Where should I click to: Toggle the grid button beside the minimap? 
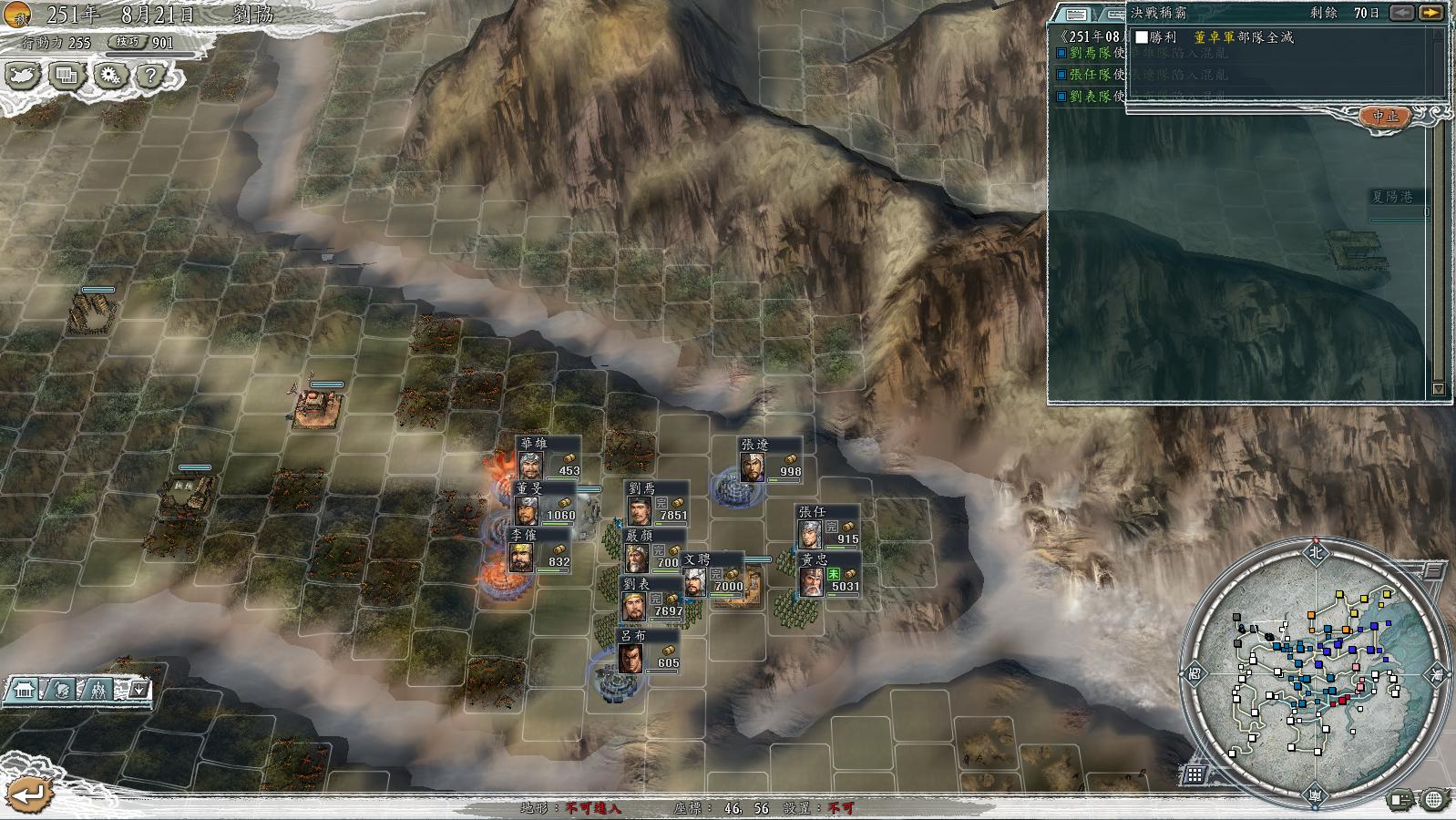tap(1195, 775)
